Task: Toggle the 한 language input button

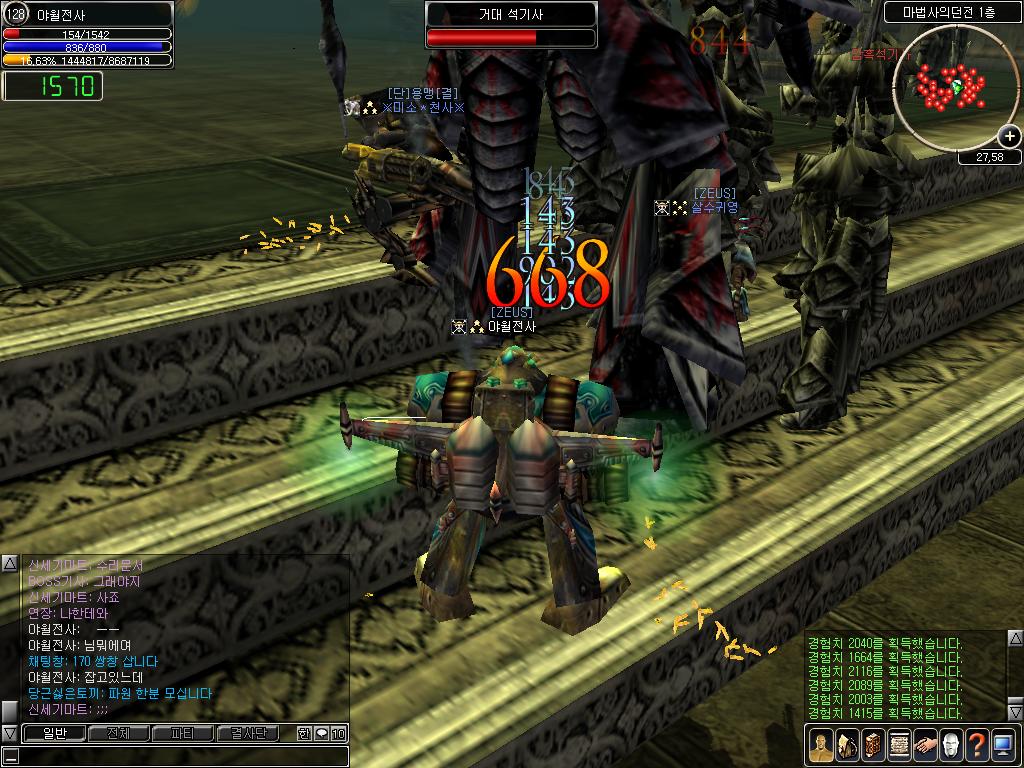Action: (x=304, y=734)
